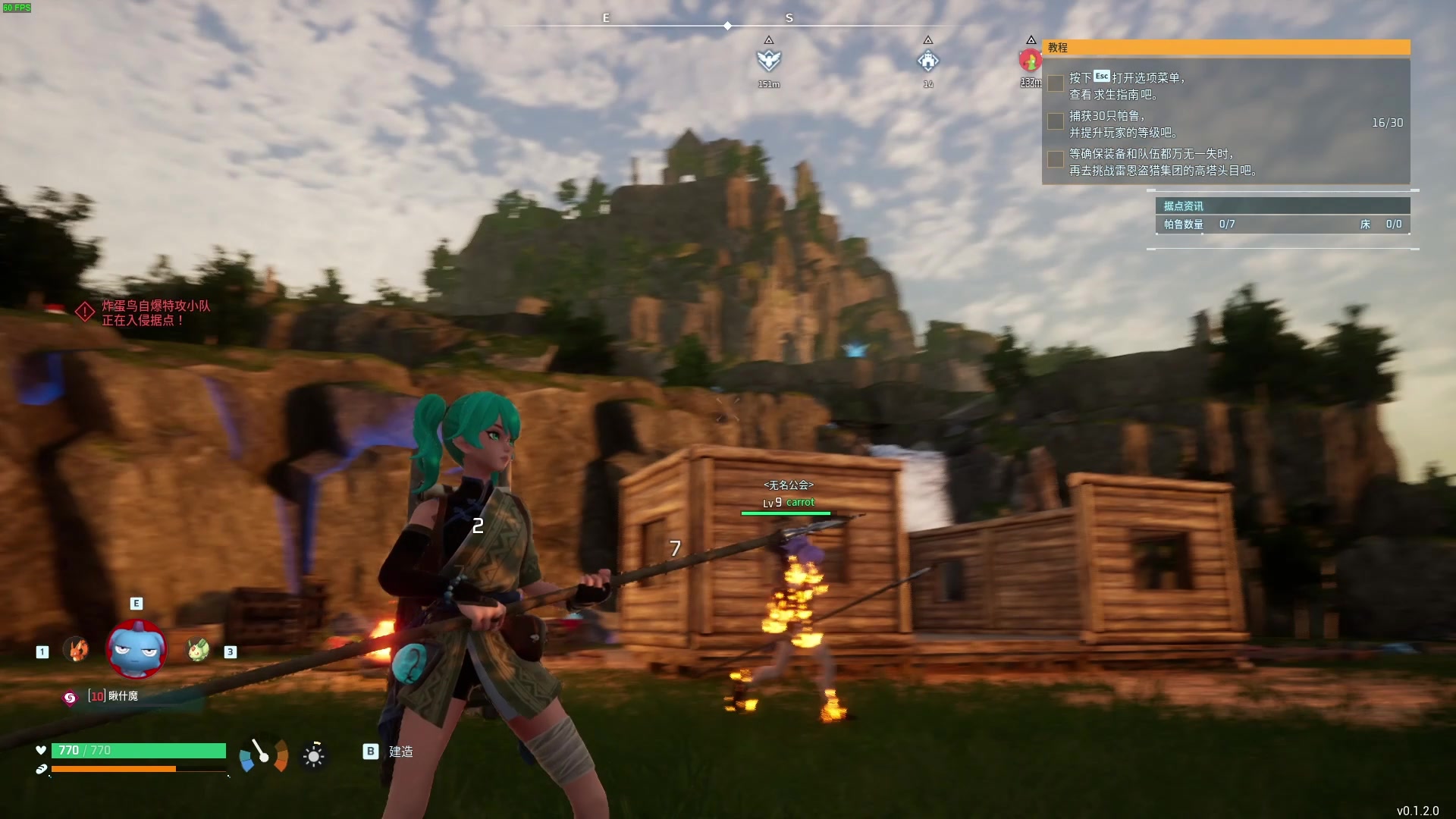Image resolution: width=1456 pixels, height=819 pixels.
Task: Choose the orange fox pal icon
Action: [76, 649]
